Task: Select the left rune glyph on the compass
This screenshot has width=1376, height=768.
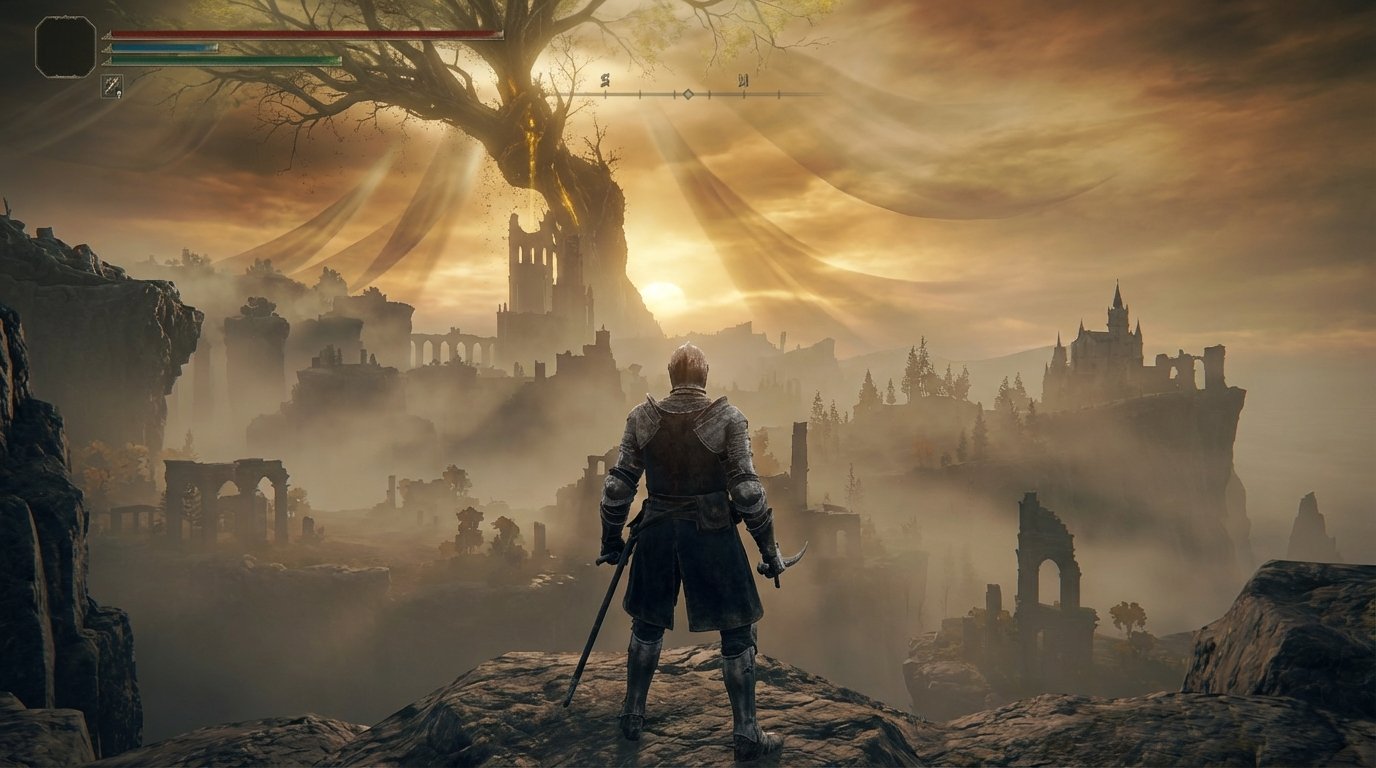Action: tap(605, 80)
